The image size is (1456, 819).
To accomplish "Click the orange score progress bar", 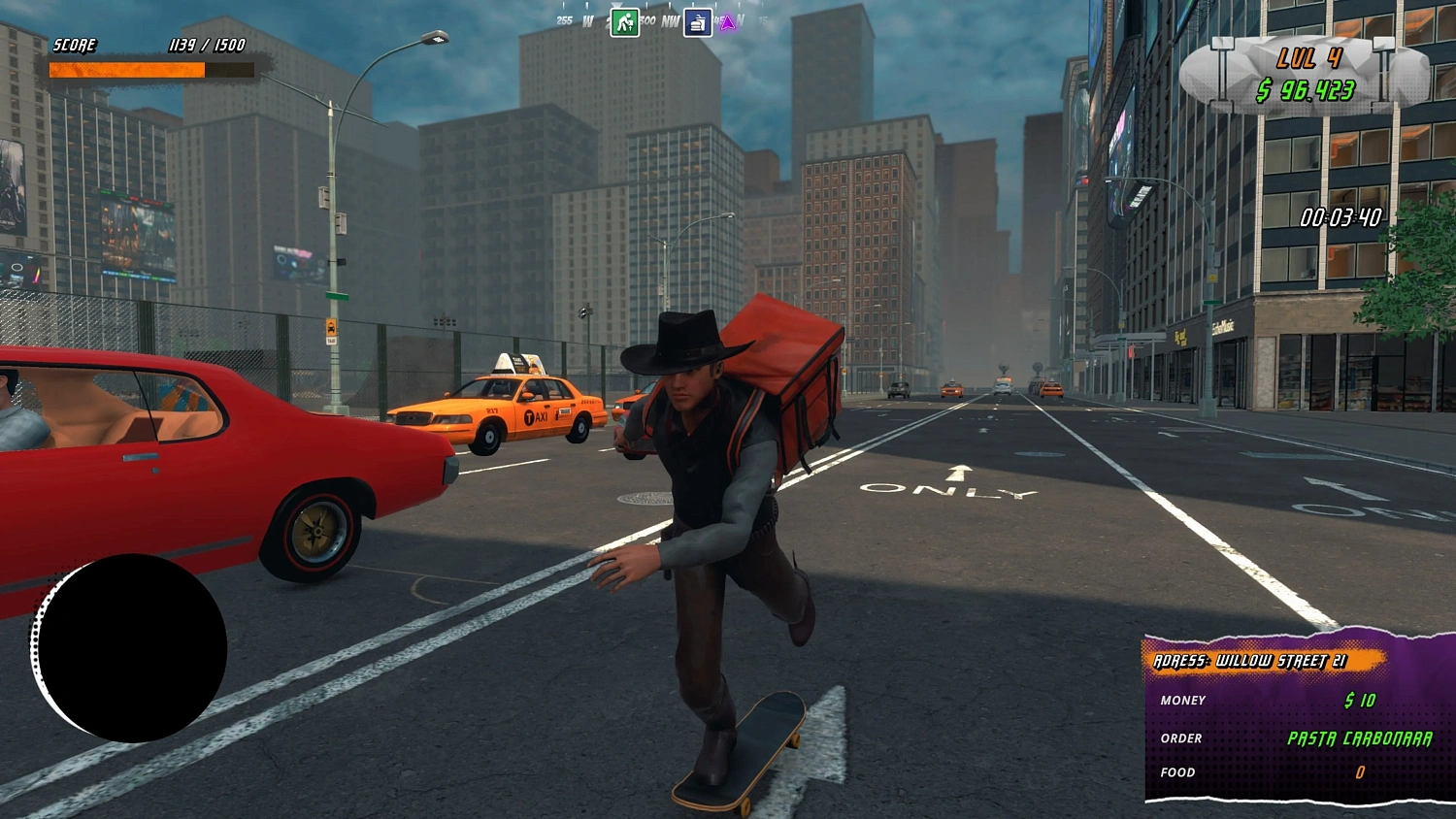I will 126,69.
